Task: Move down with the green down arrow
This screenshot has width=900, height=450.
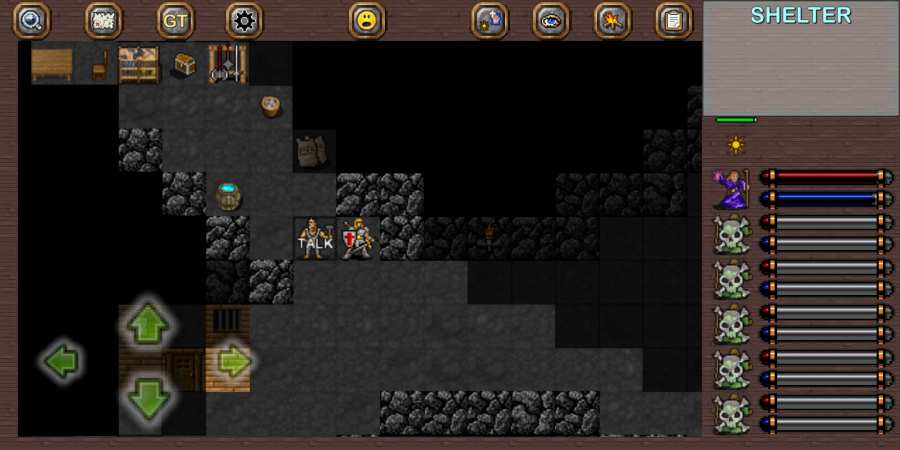Action: 148,398
